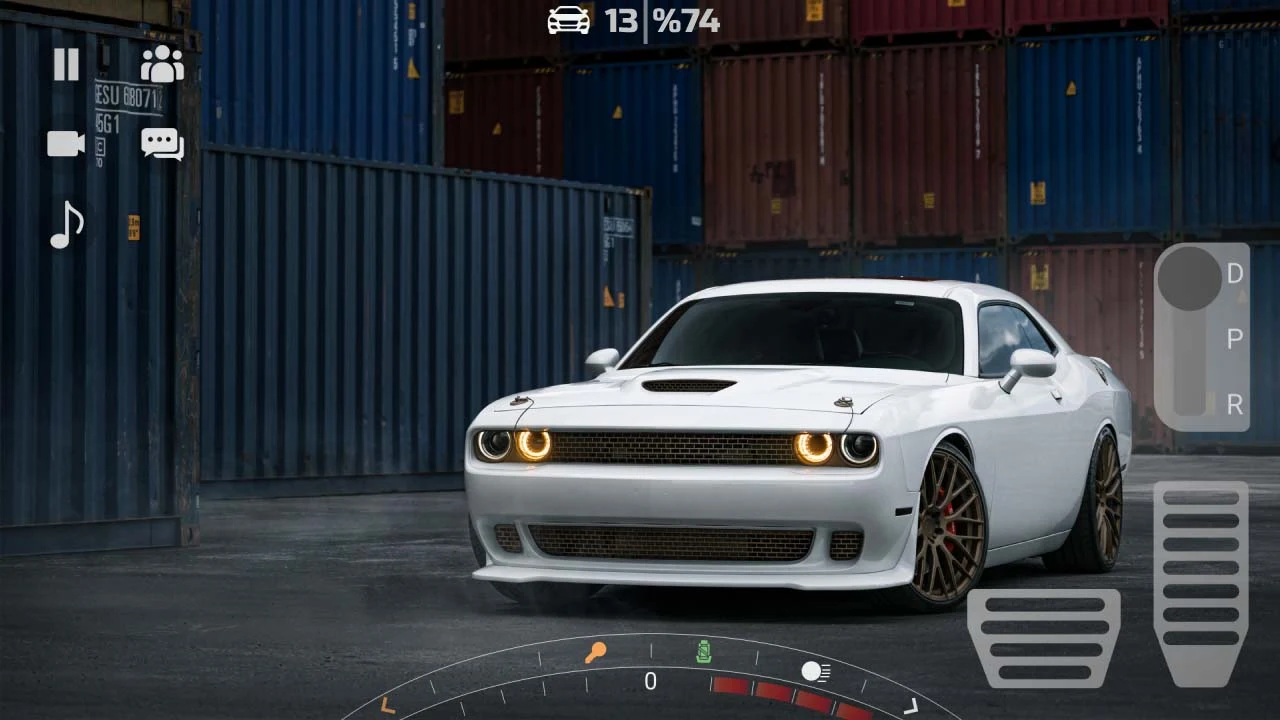Switch camera view using the camera icon
Image resolution: width=1280 pixels, height=720 pixels.
tap(66, 144)
